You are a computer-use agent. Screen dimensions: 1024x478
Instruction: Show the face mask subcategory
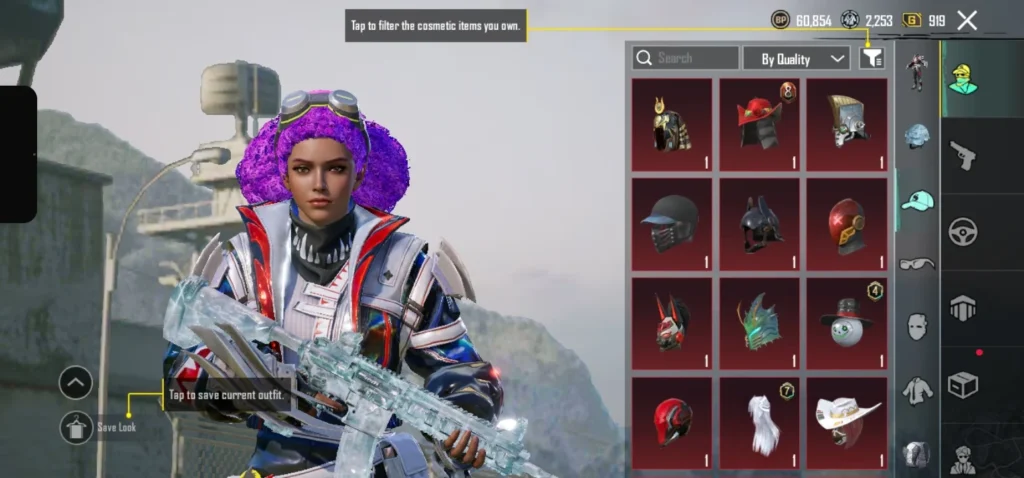pos(917,326)
